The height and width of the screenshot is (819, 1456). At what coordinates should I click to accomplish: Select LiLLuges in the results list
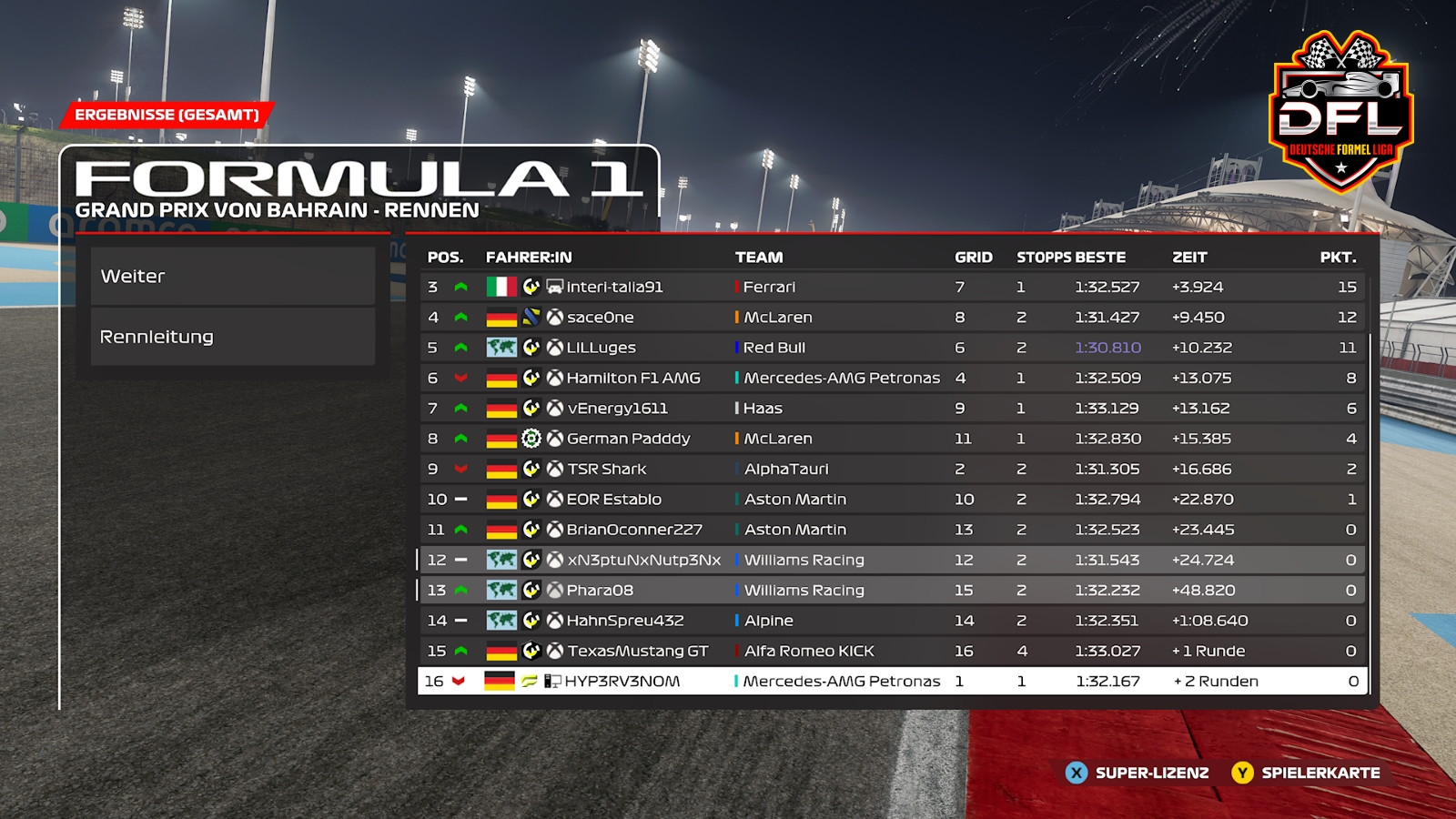601,348
